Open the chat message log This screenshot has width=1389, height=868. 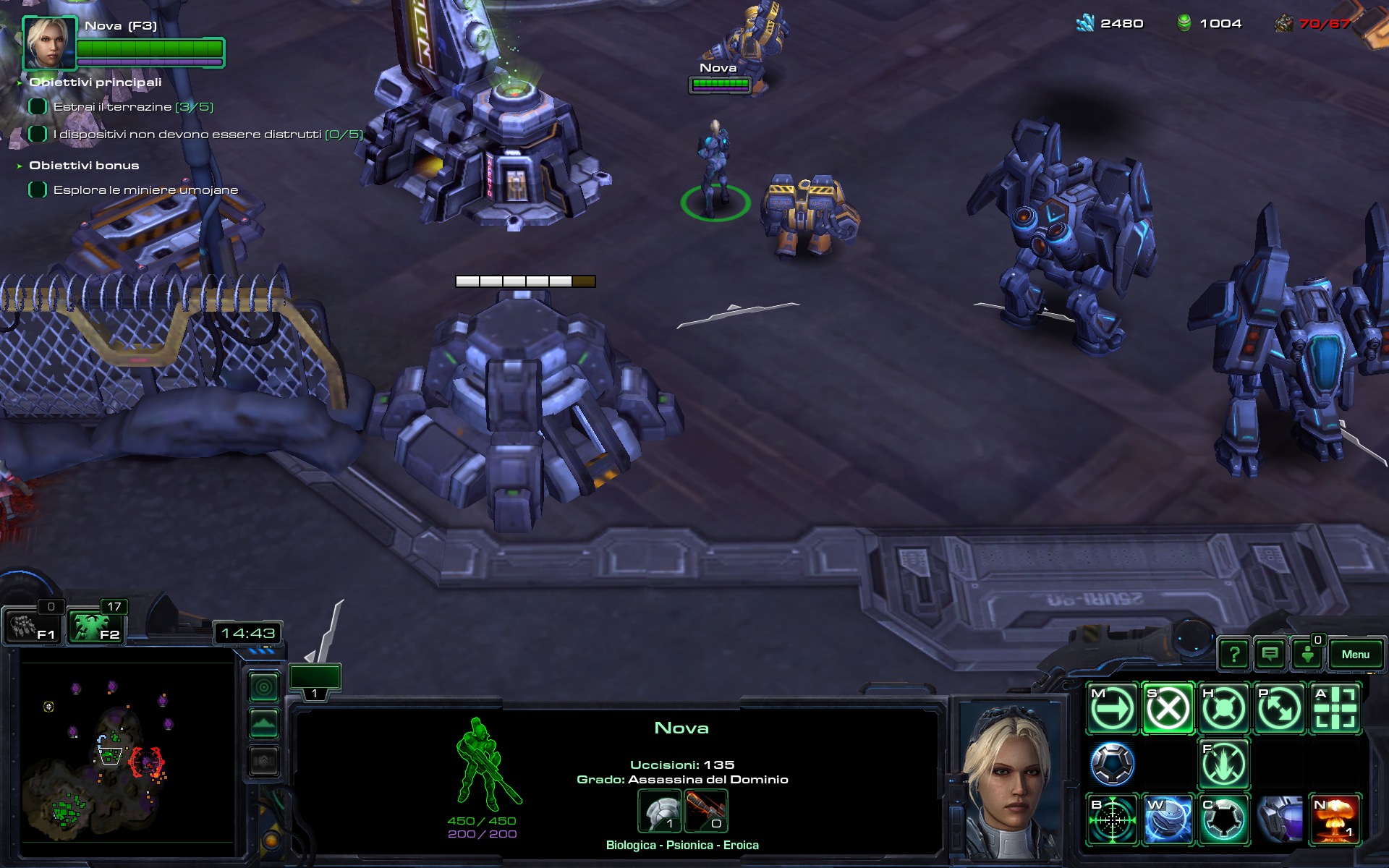[x=1270, y=655]
